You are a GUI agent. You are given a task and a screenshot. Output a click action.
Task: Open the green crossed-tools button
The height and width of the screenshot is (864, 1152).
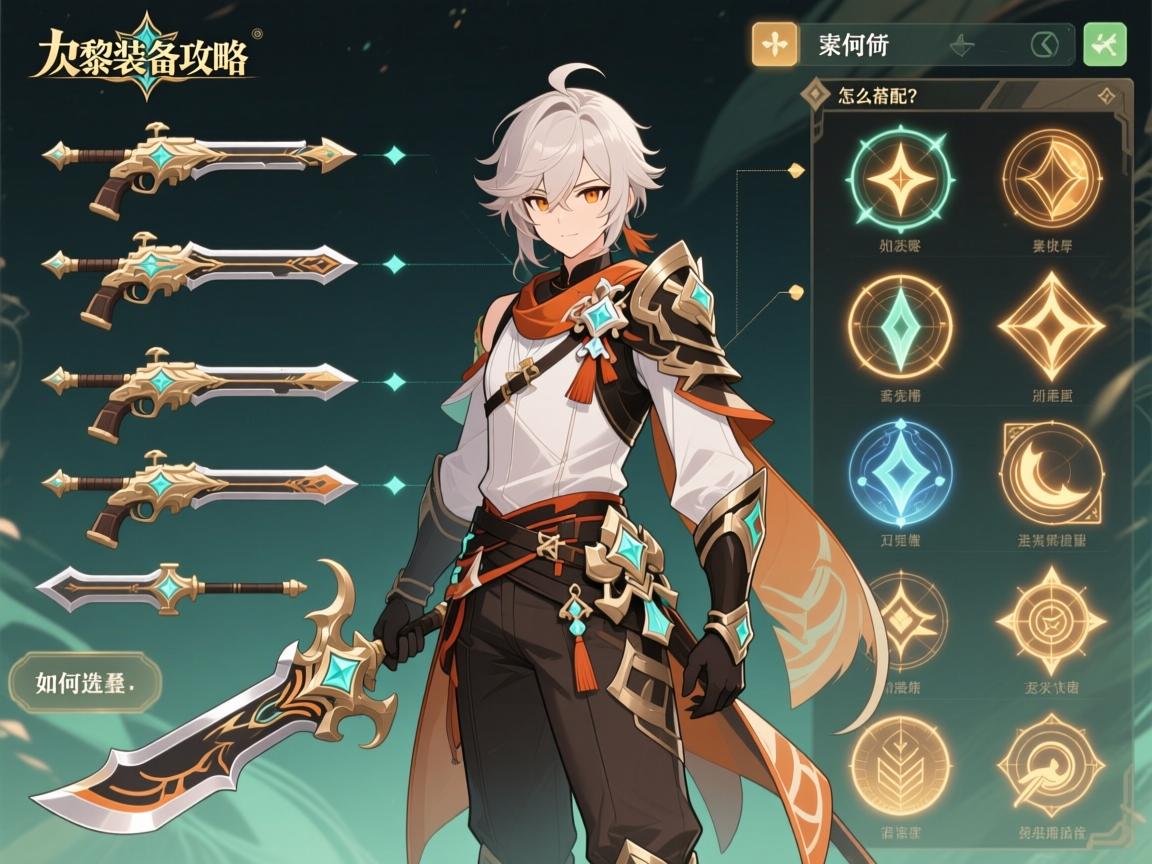click(1105, 45)
